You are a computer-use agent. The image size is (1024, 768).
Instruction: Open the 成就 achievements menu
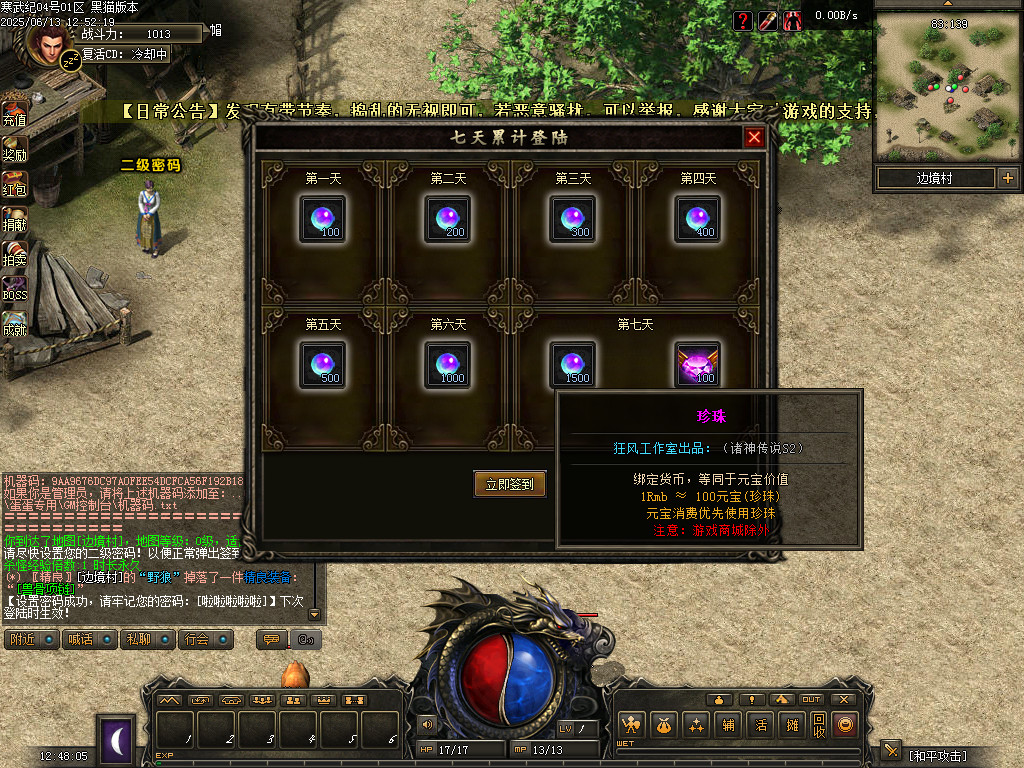(14, 323)
